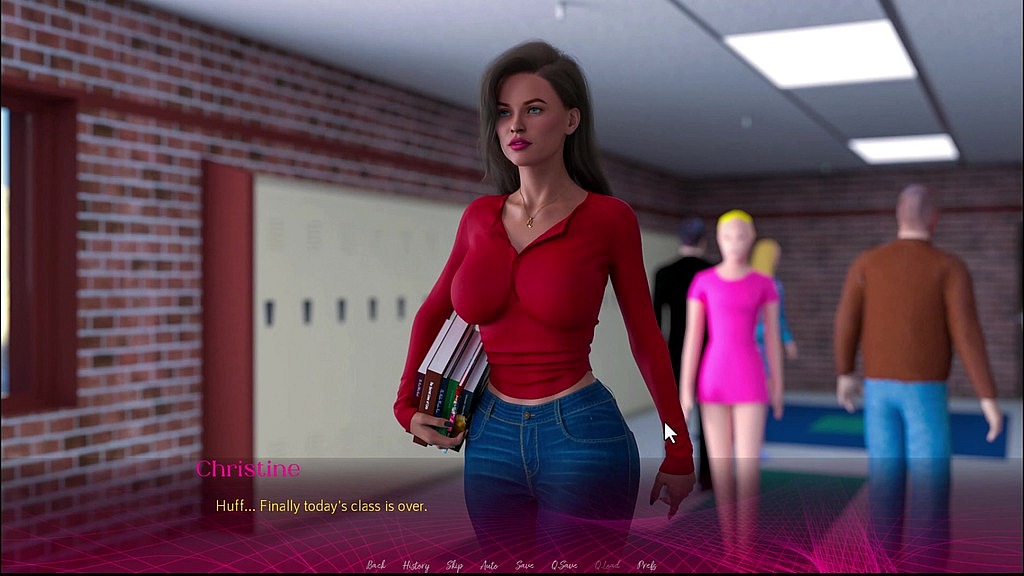
Task: Toggle Auto-advance mode
Action: (489, 565)
